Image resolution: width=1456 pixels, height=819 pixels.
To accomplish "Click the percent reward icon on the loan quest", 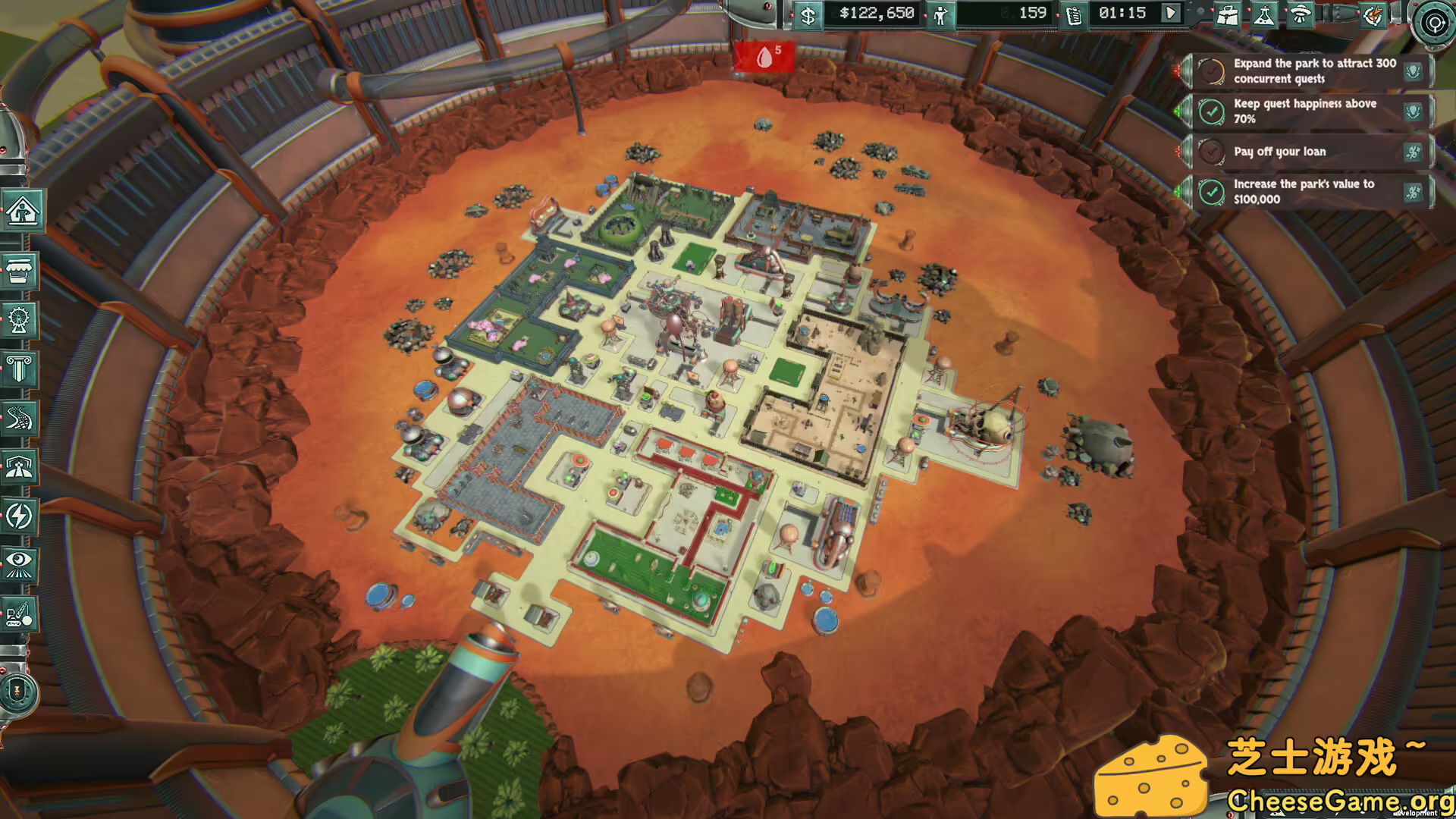I will coord(1412,152).
